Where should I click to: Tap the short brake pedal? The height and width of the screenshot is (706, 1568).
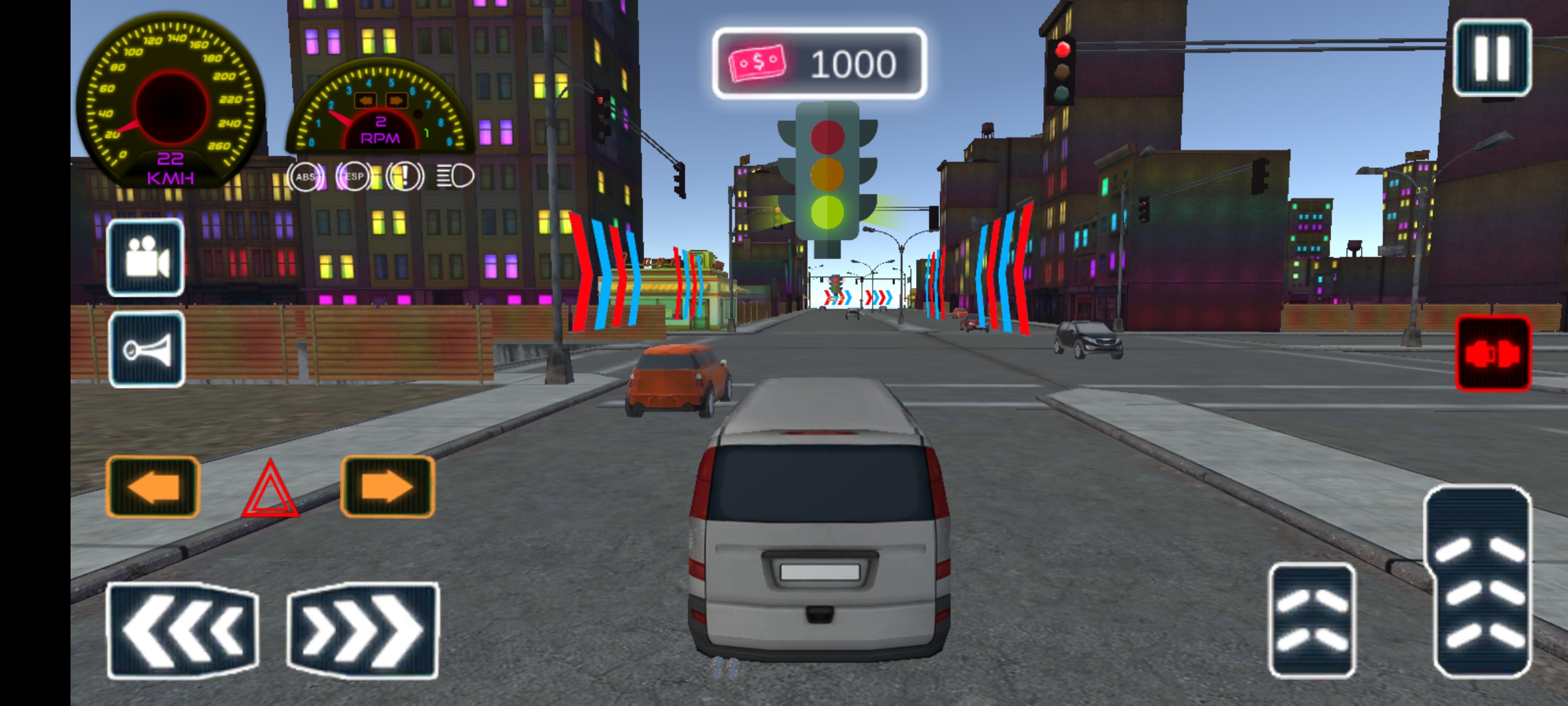pyautogui.click(x=1312, y=620)
